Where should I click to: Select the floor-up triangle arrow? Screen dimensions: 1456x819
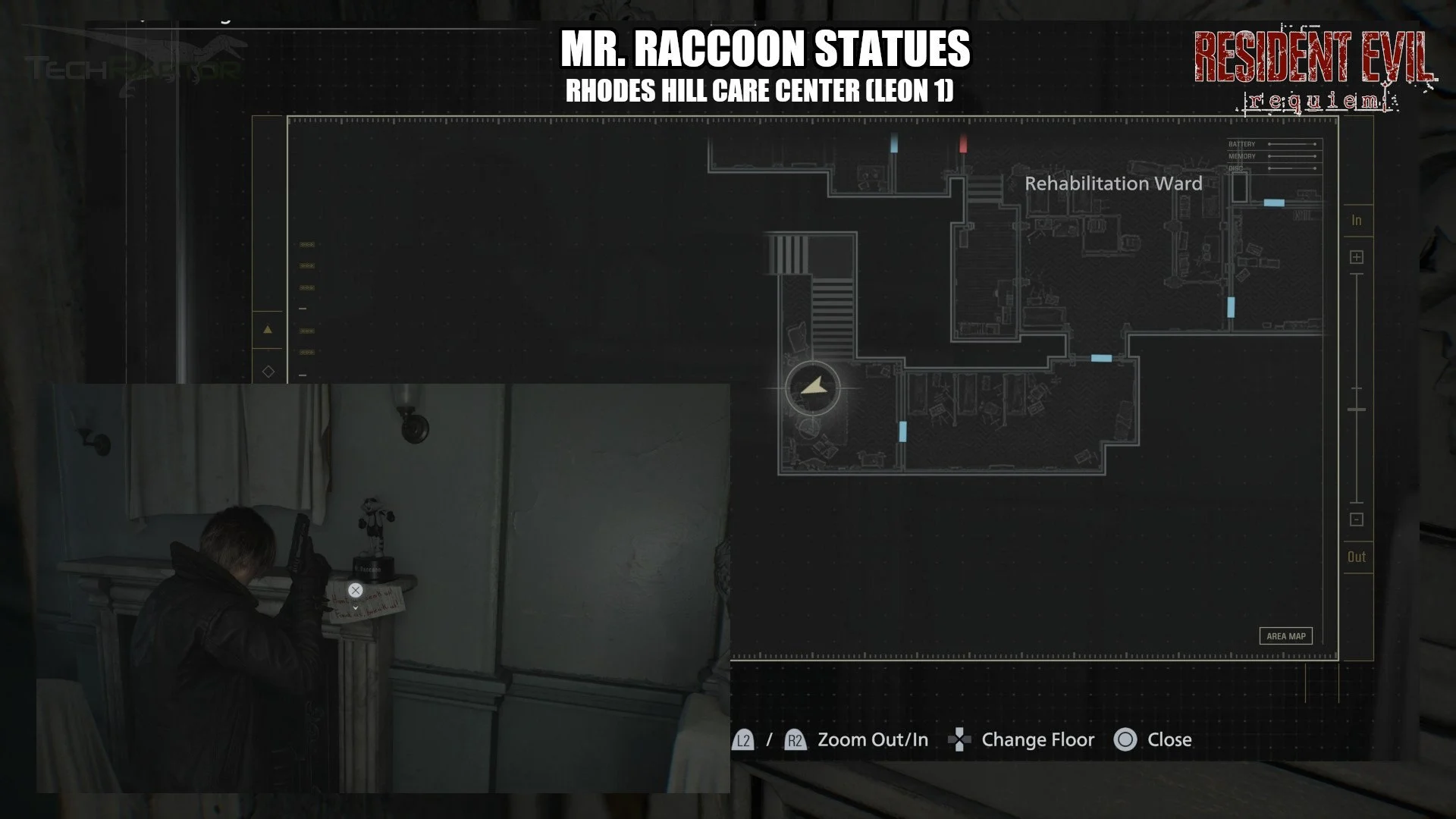pyautogui.click(x=268, y=330)
